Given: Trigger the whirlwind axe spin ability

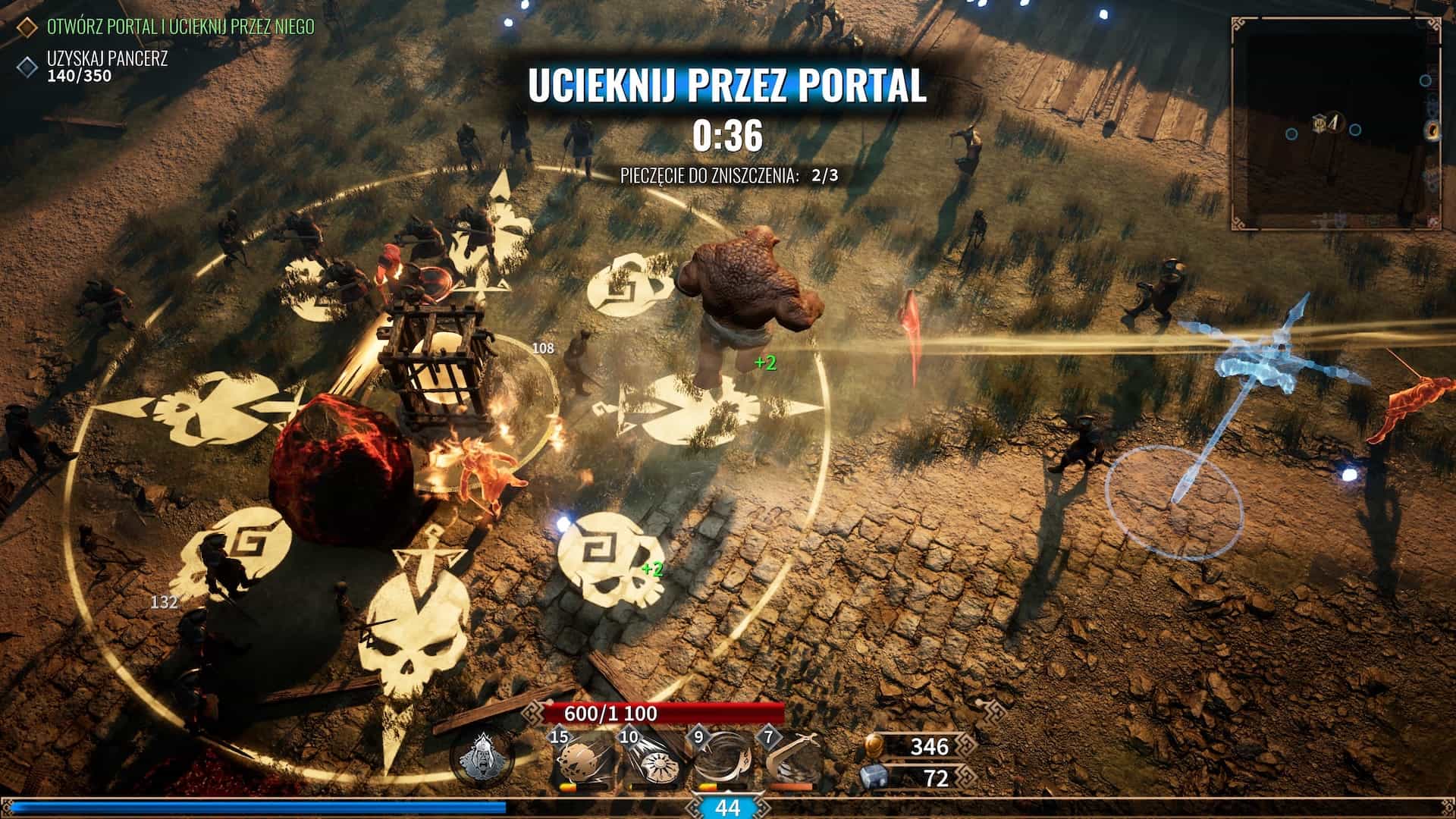Looking at the screenshot, I should click(x=721, y=763).
